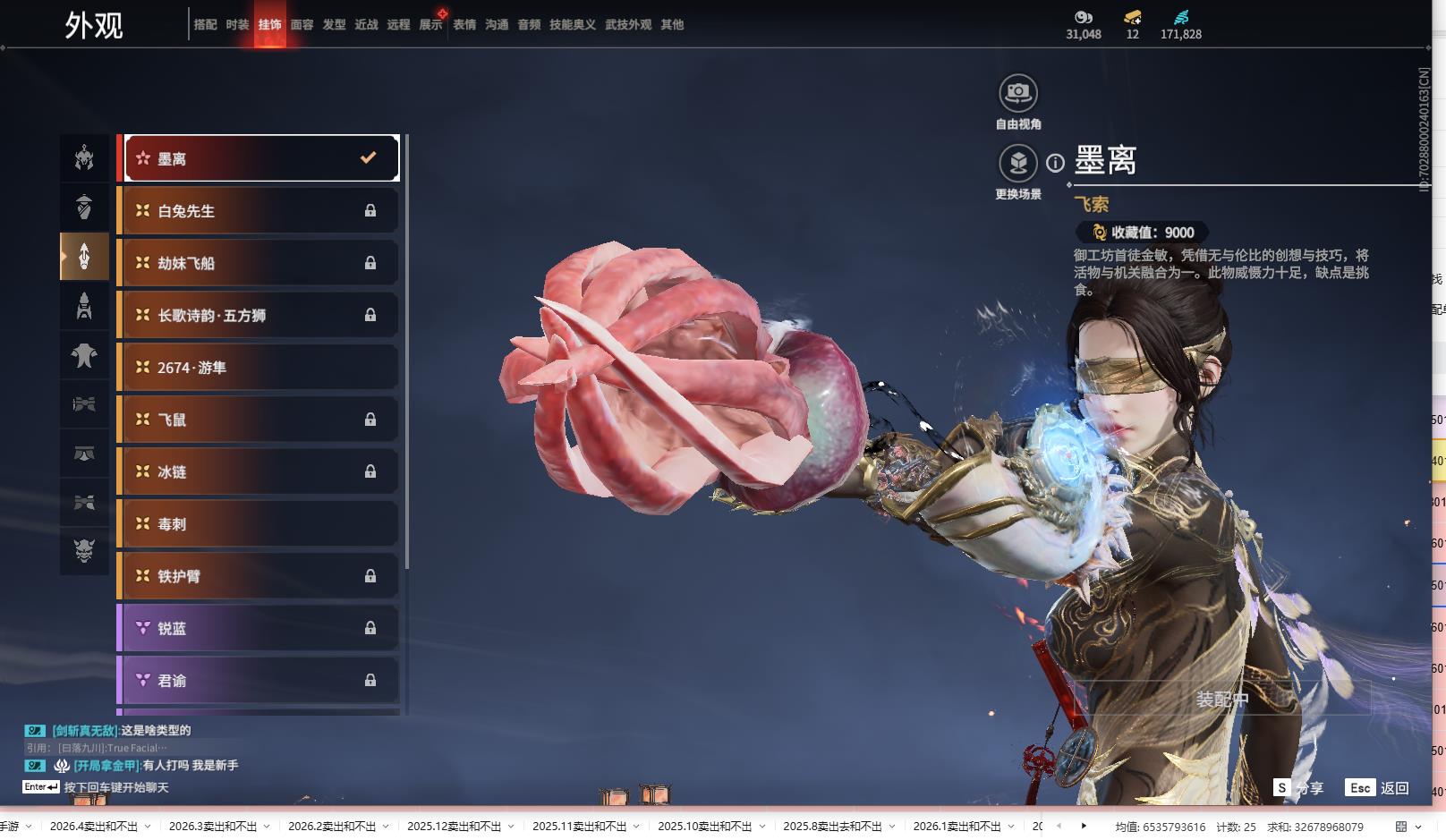
Task: Switch to the 武技外观 tab
Action: [x=627, y=25]
